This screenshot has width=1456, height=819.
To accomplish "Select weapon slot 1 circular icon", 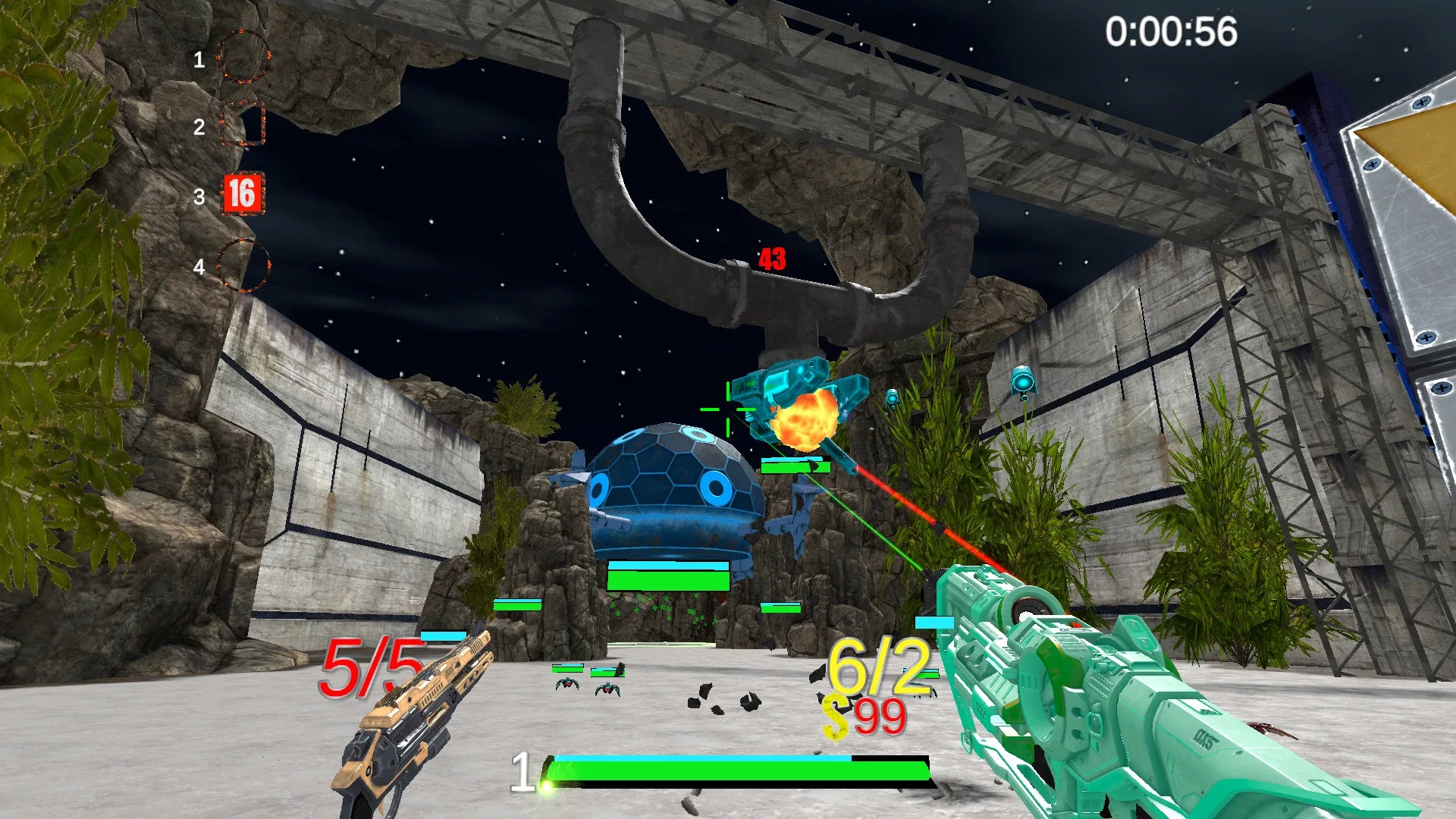I will pos(243,57).
